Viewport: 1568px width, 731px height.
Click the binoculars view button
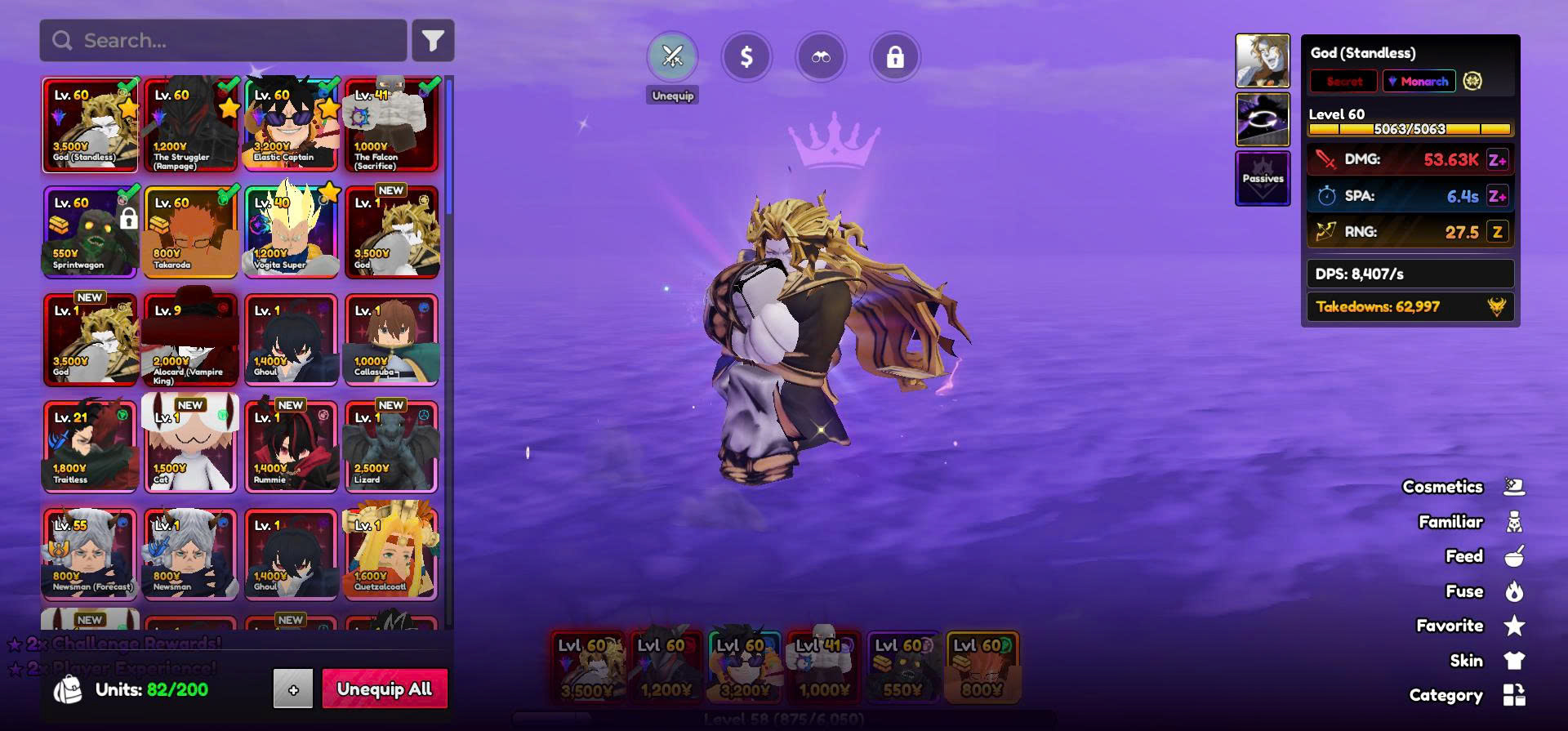(x=821, y=57)
